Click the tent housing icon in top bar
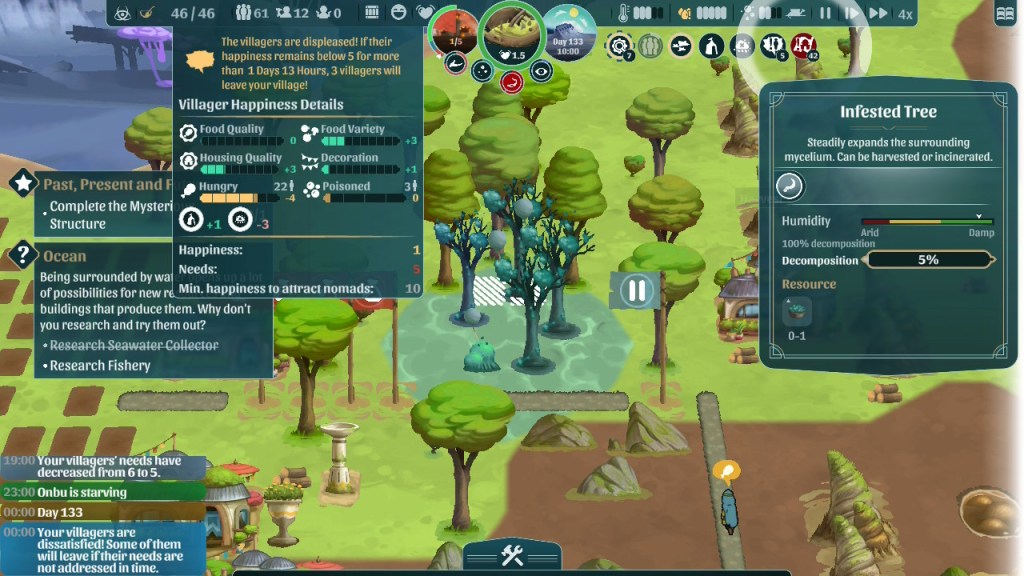 pyautogui.click(x=711, y=46)
